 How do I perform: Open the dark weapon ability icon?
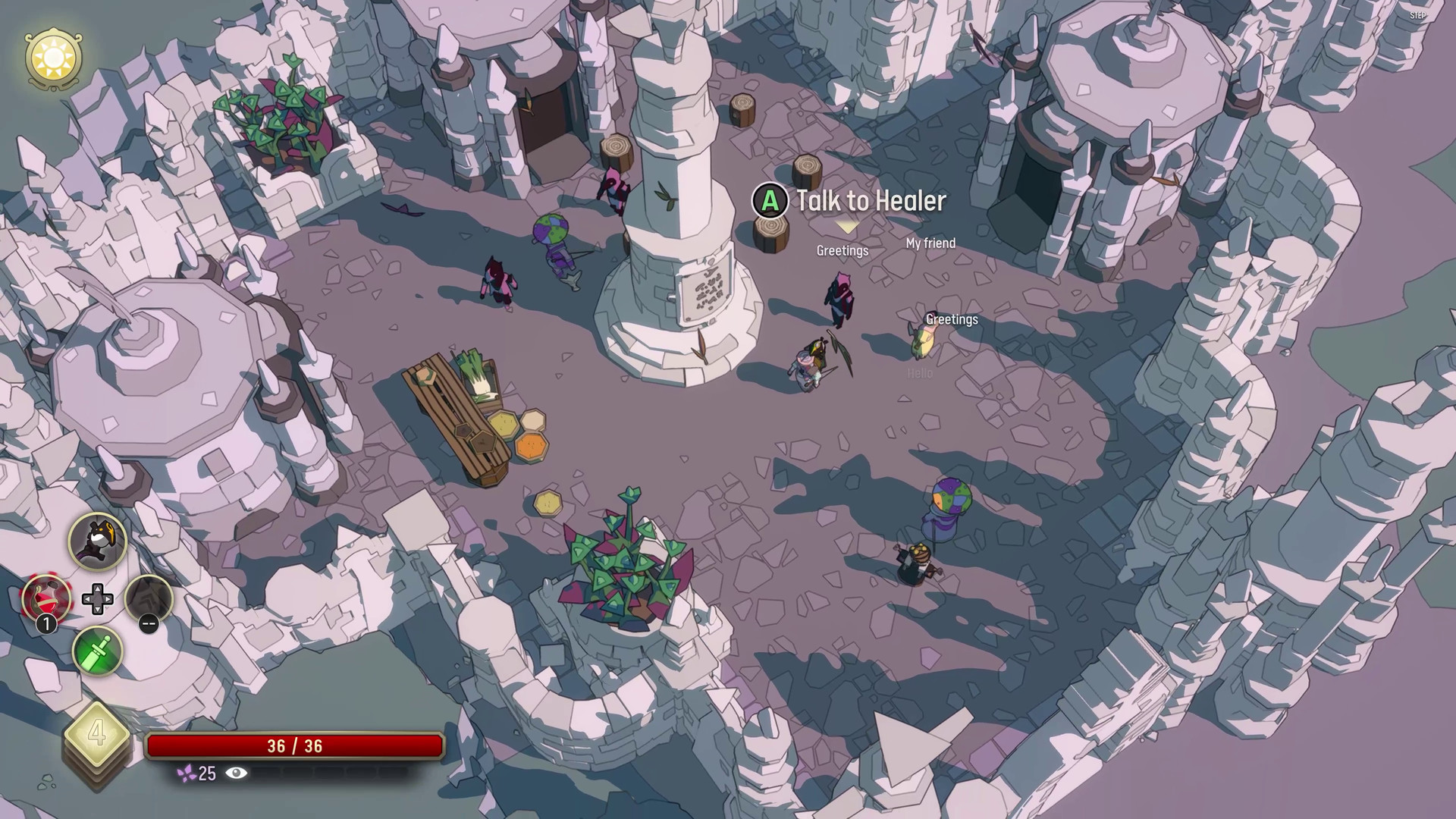click(x=97, y=541)
